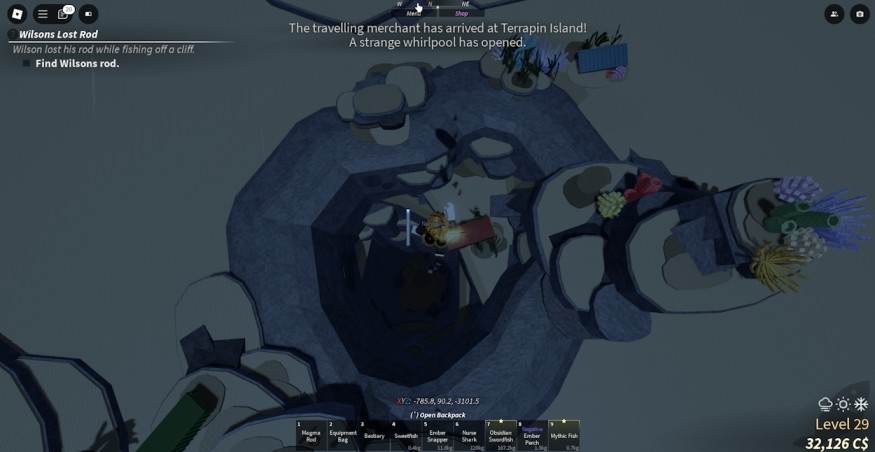Viewport: 875px width, 452px height.
Task: Equip the Magma Rod hotbar slot
Action: pos(311,435)
